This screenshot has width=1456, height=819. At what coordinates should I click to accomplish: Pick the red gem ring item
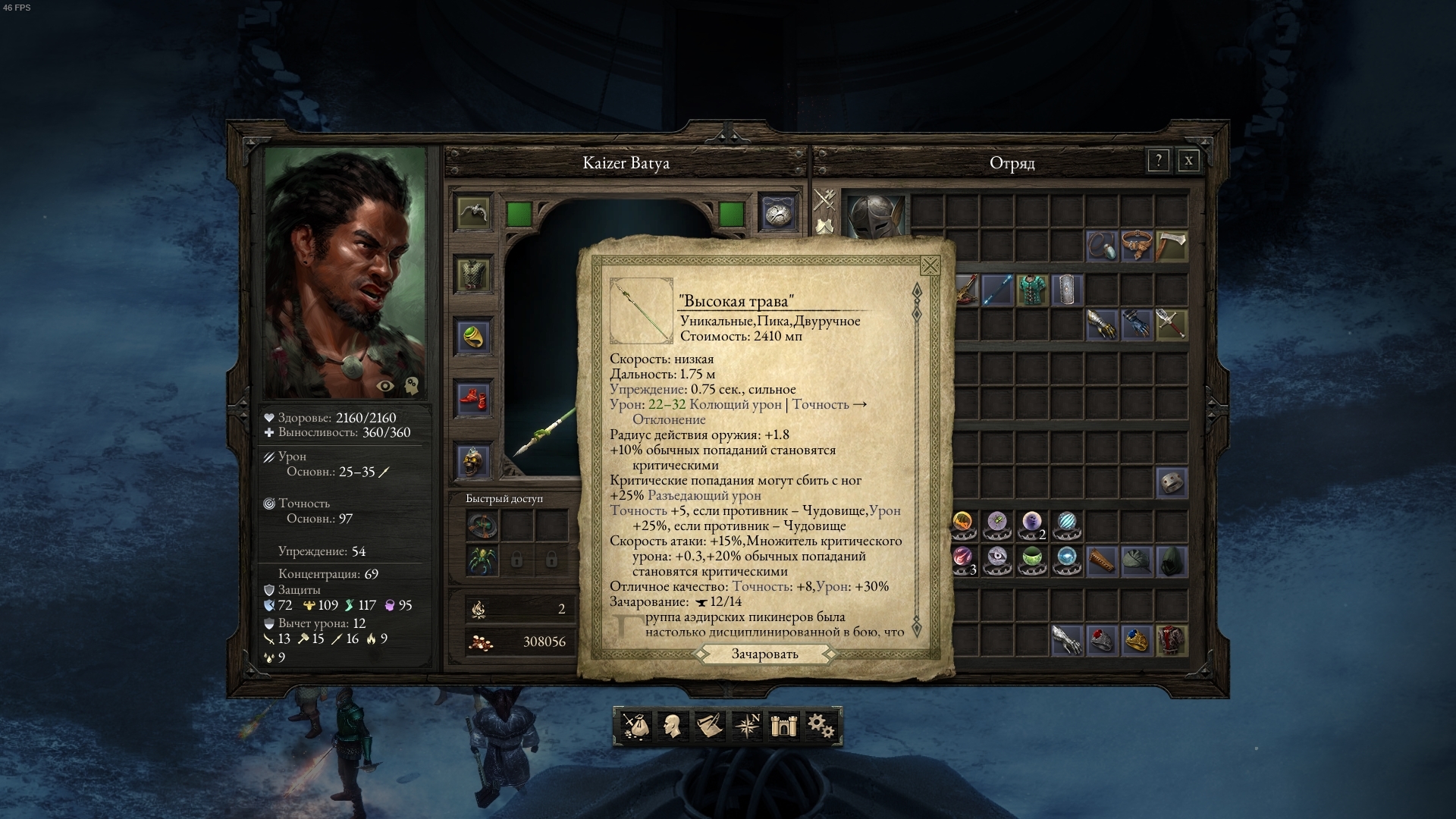pos(1101,640)
